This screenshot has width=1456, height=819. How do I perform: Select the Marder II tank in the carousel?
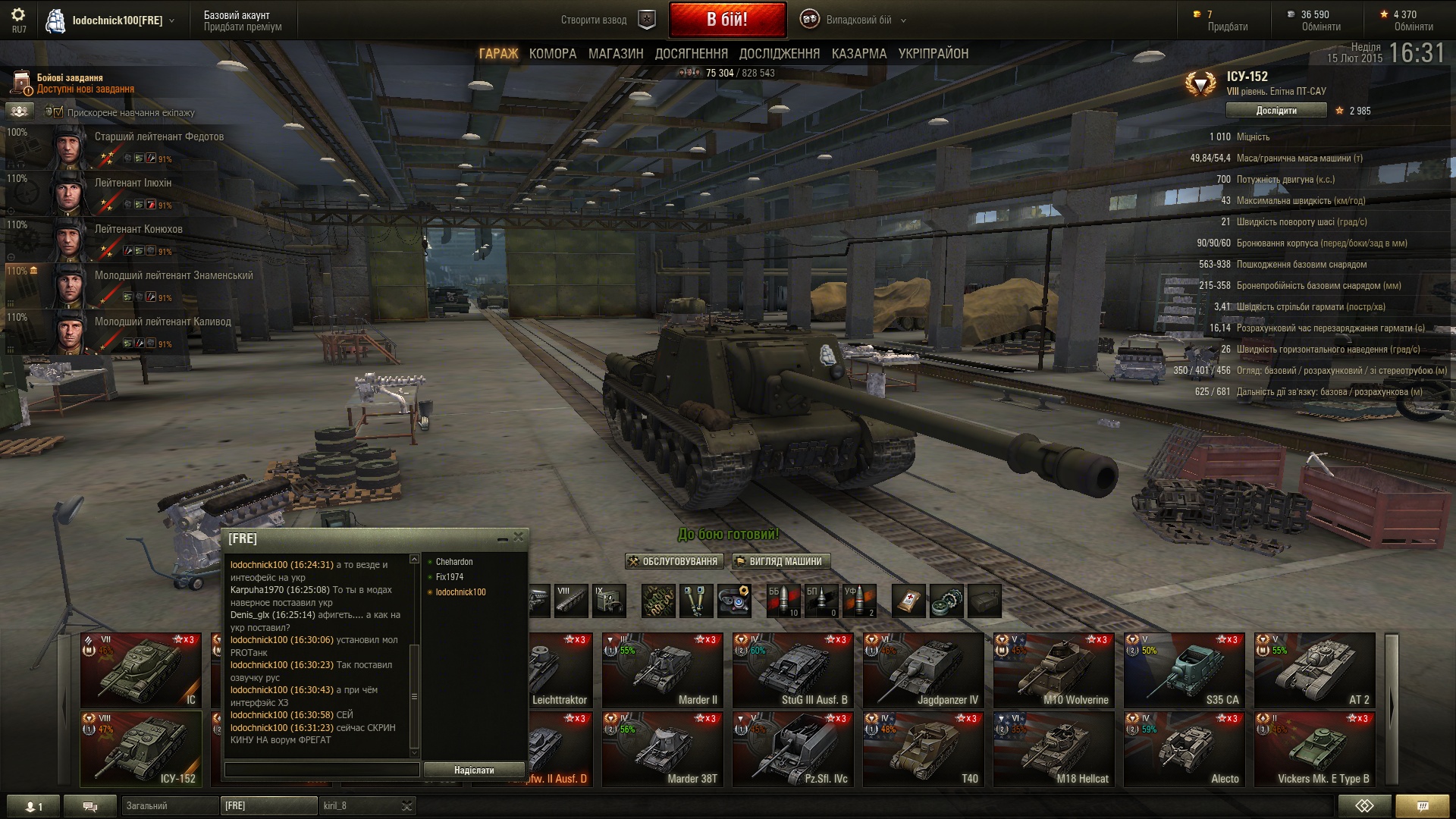663,671
